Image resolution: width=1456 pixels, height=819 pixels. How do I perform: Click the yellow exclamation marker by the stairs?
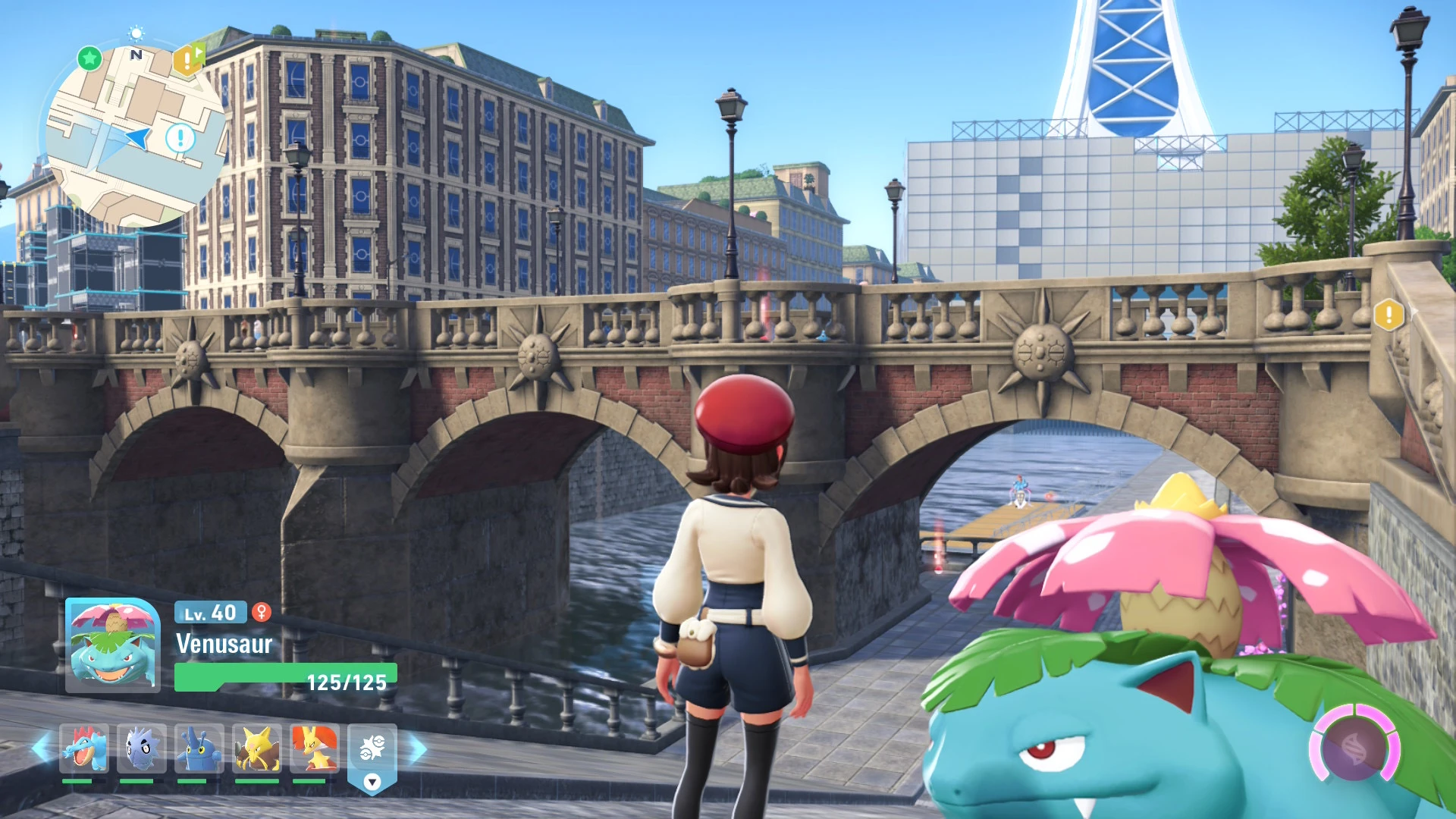1389,314
